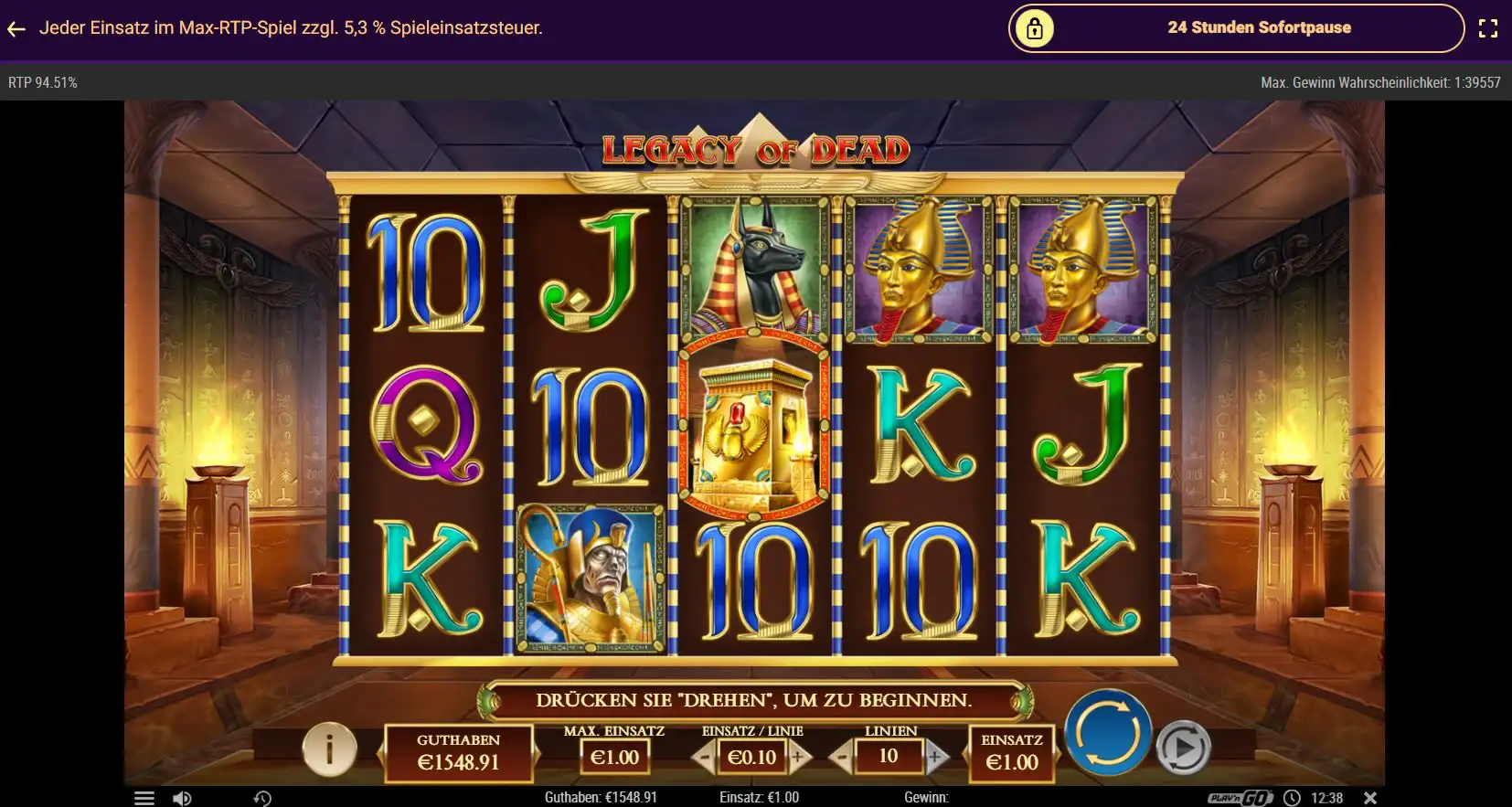
Task: Open the hamburger menu in the bottom bar
Action: (144, 797)
